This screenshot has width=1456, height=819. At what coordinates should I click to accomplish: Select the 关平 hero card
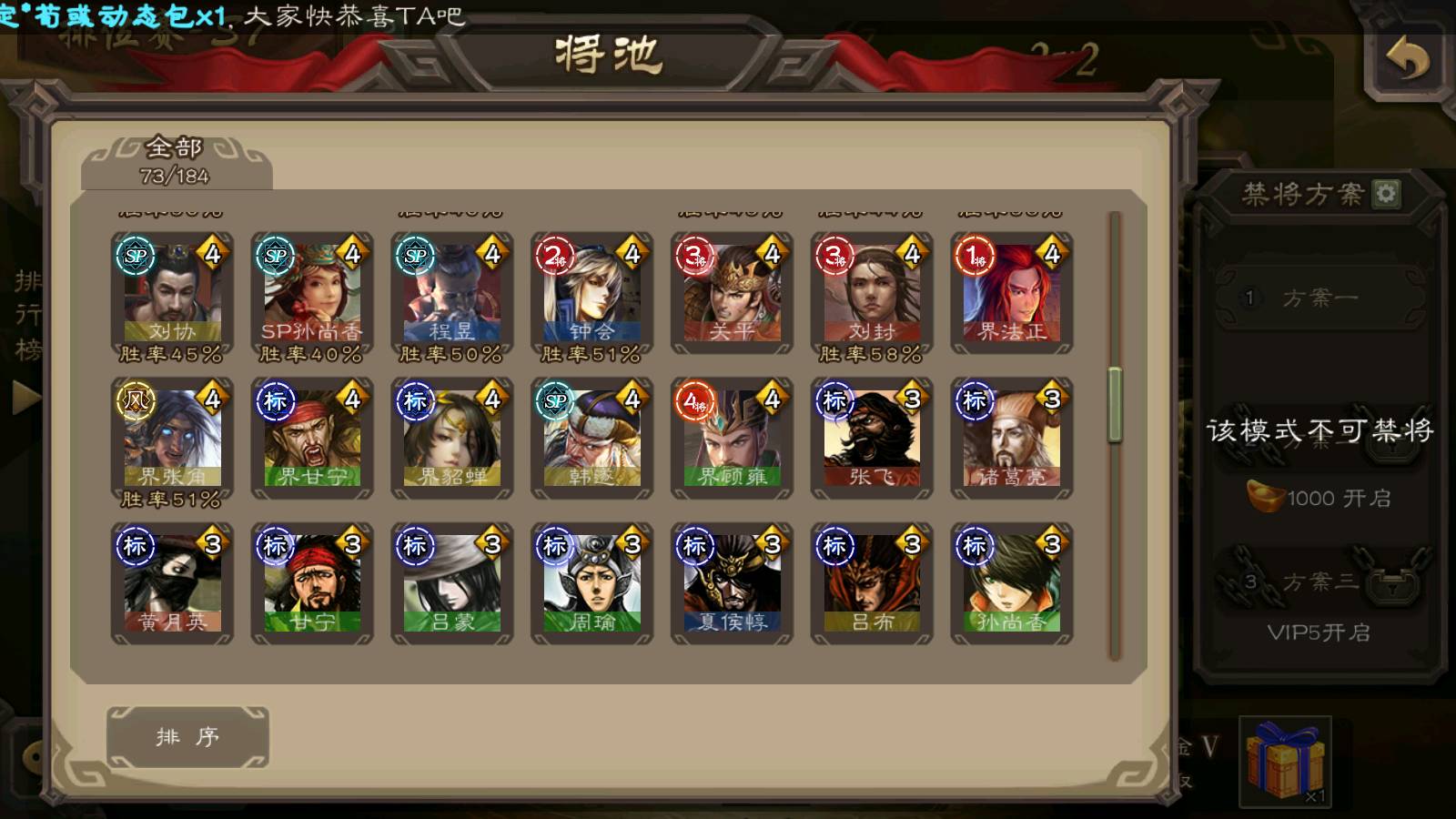tap(733, 291)
